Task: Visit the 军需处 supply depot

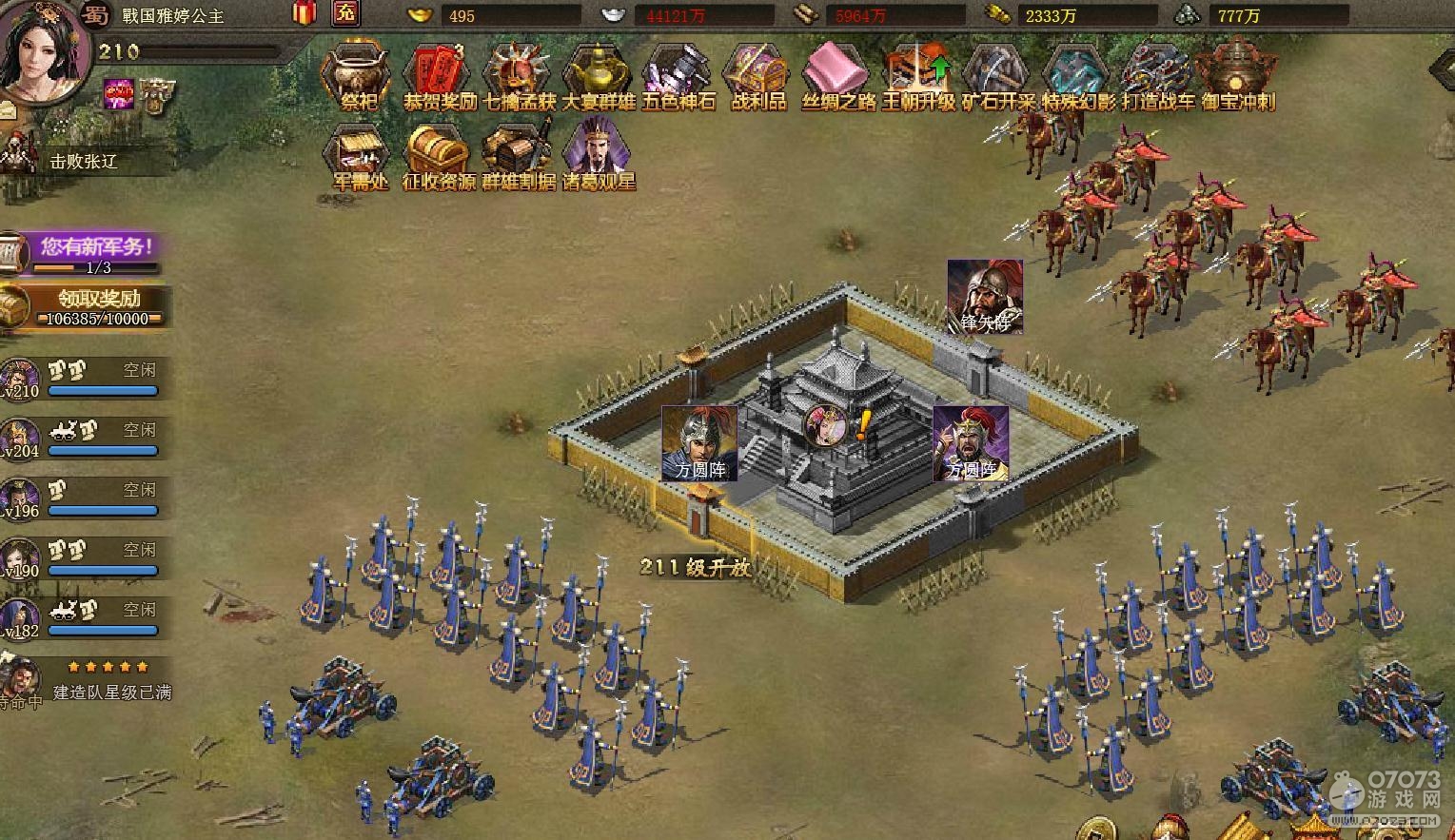Action: 360,155
